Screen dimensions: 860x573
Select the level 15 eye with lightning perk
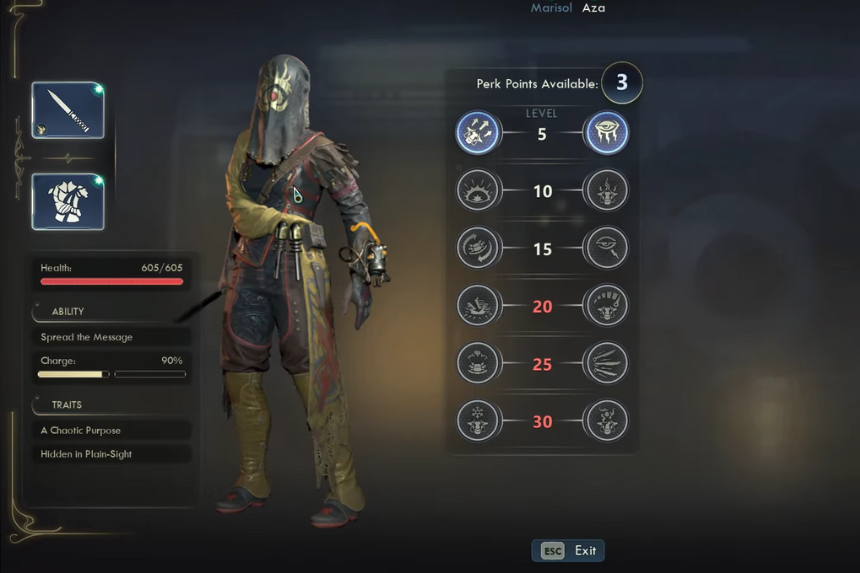(606, 248)
